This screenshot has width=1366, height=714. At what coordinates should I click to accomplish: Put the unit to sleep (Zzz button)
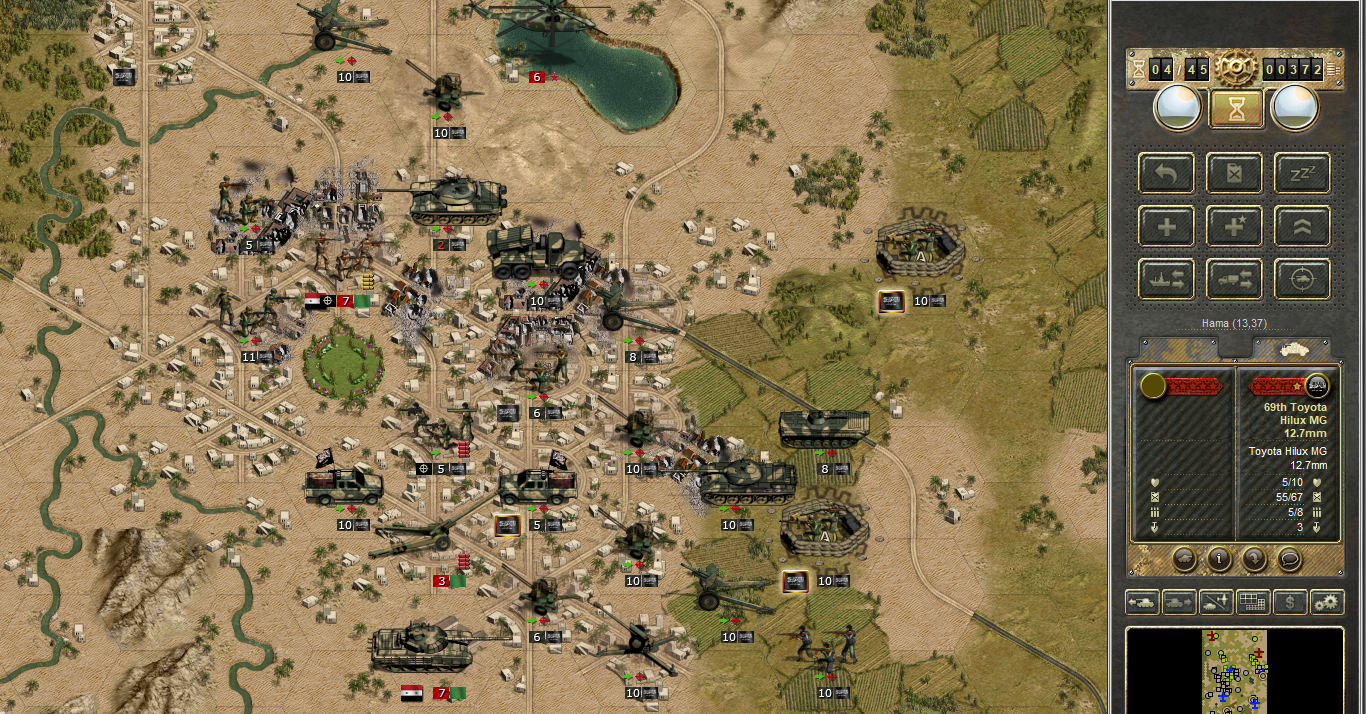pyautogui.click(x=1302, y=173)
